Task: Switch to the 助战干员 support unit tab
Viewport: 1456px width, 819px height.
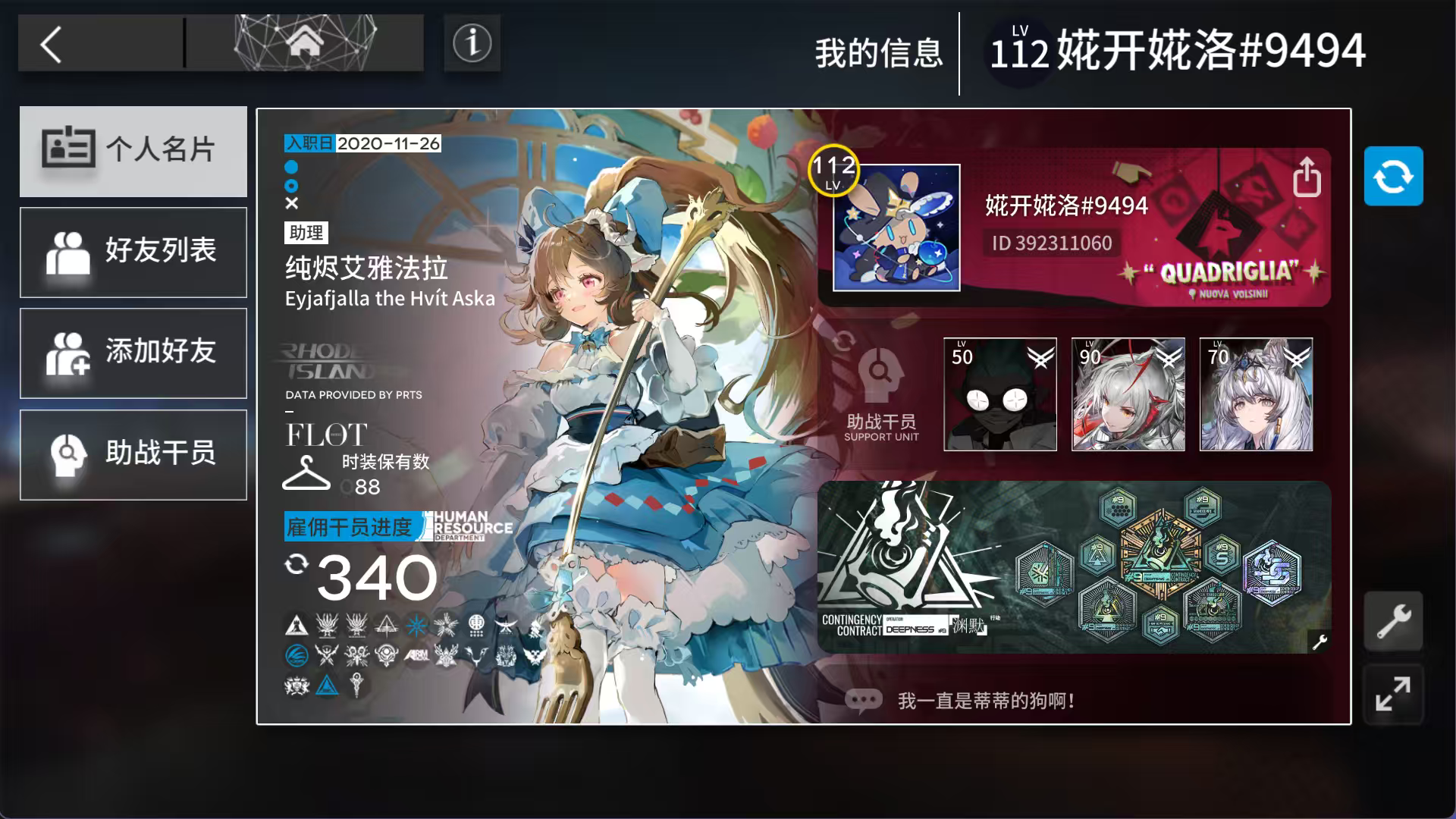Action: pos(133,454)
